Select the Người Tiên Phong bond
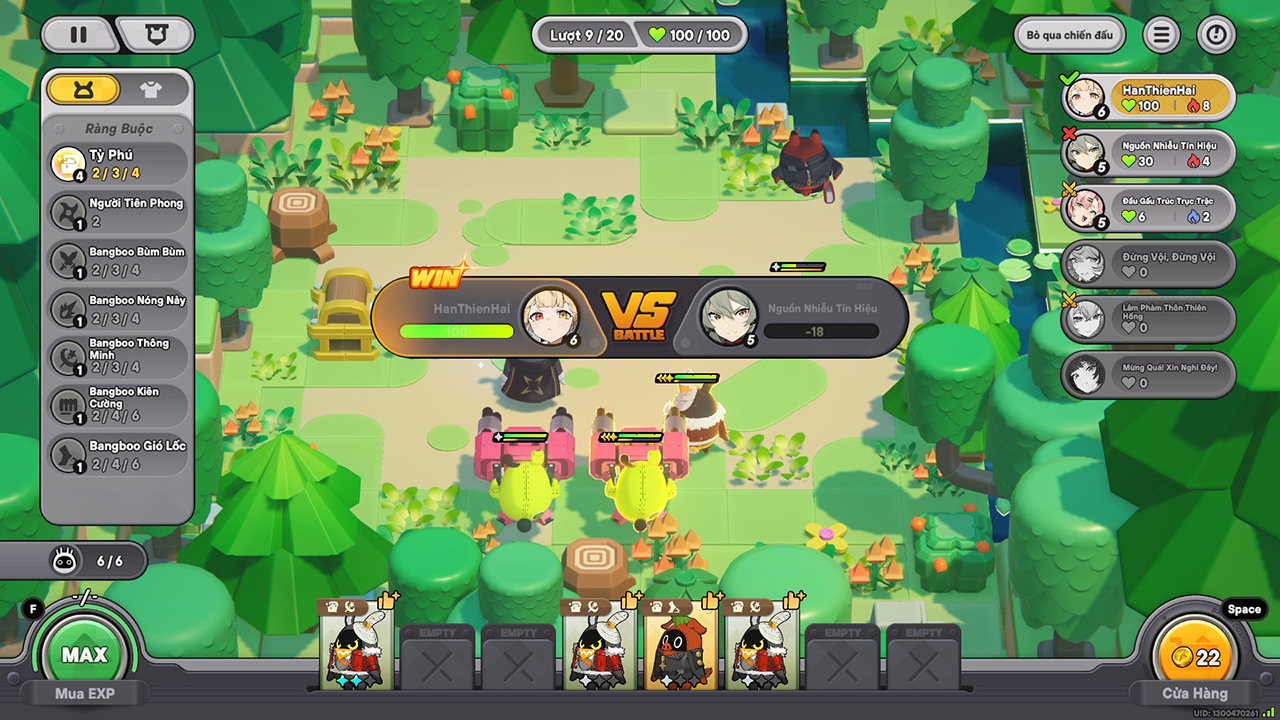 (119, 212)
